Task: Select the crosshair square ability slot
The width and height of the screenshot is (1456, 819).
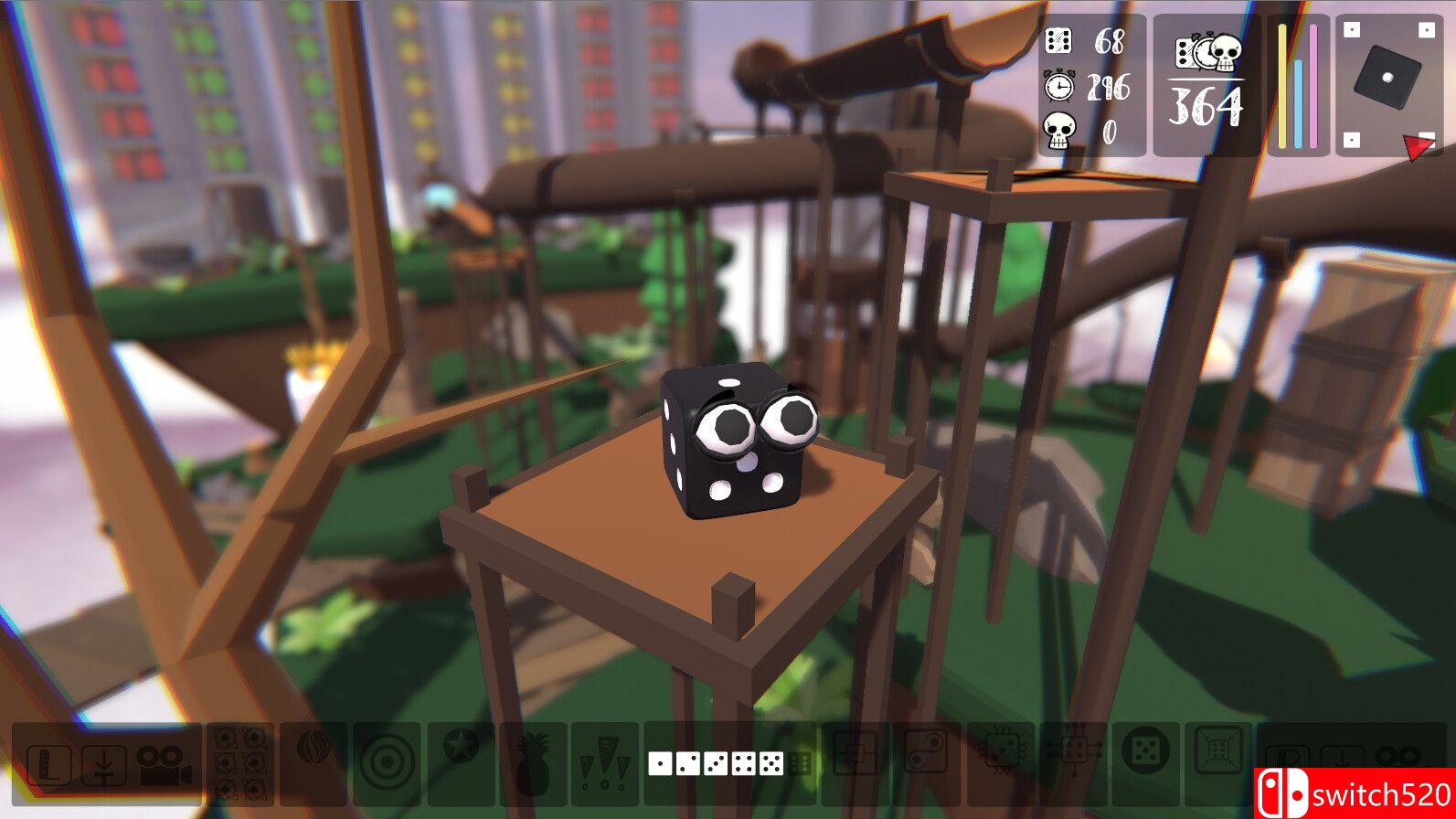Action: coord(855,755)
